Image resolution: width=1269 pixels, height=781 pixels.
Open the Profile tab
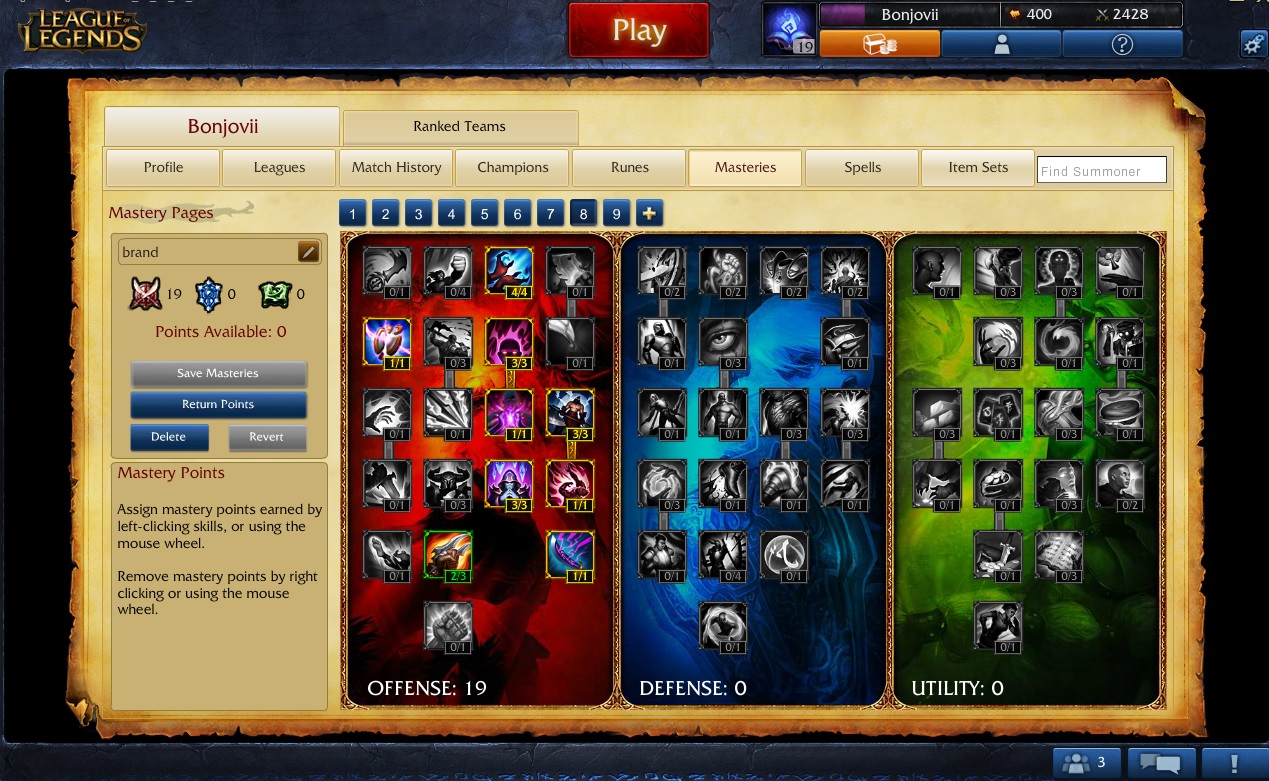tap(163, 168)
